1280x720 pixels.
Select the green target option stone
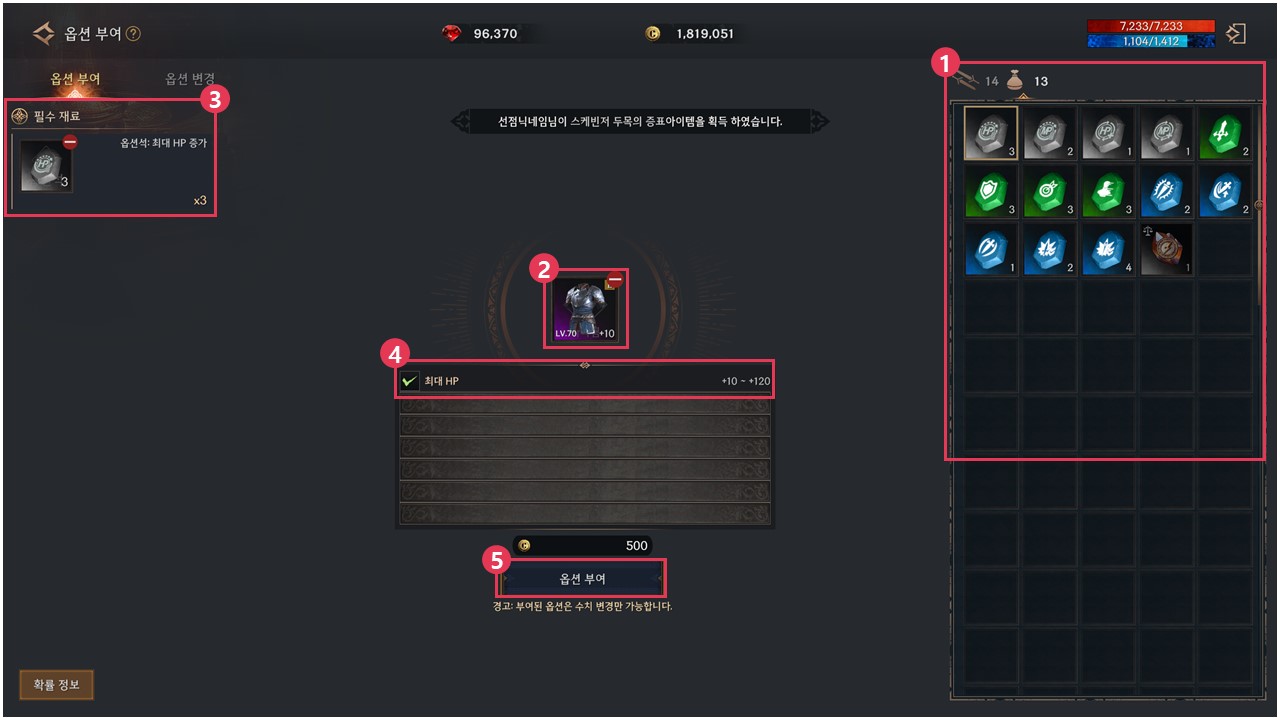(1050, 192)
